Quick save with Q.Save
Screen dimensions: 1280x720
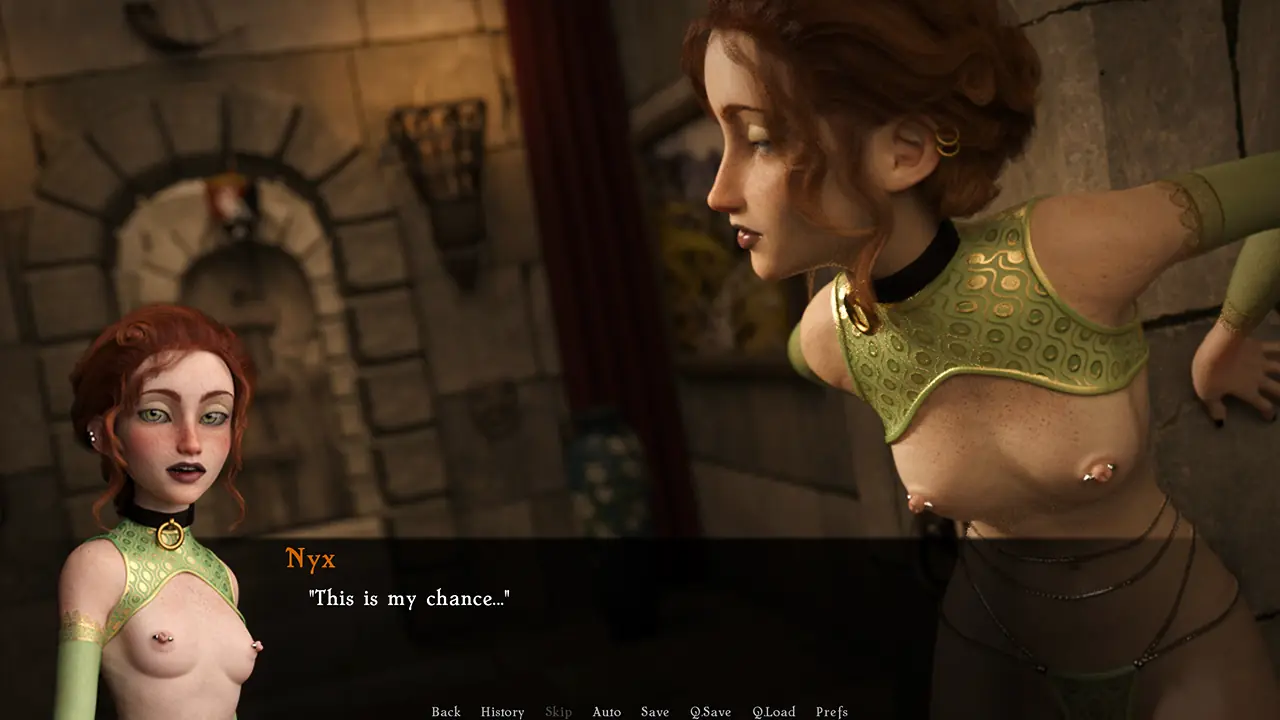tap(710, 712)
